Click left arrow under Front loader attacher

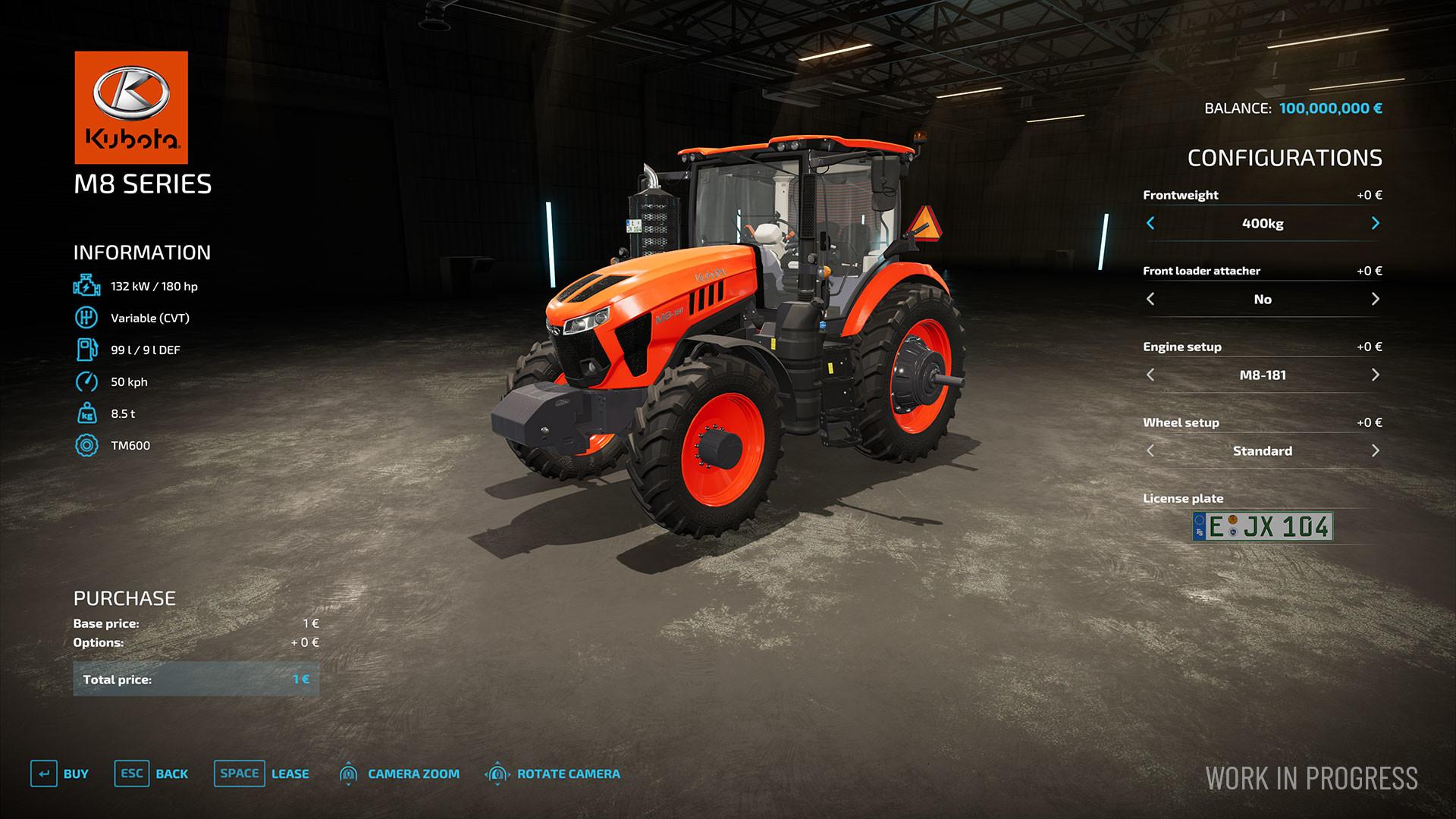point(1150,299)
